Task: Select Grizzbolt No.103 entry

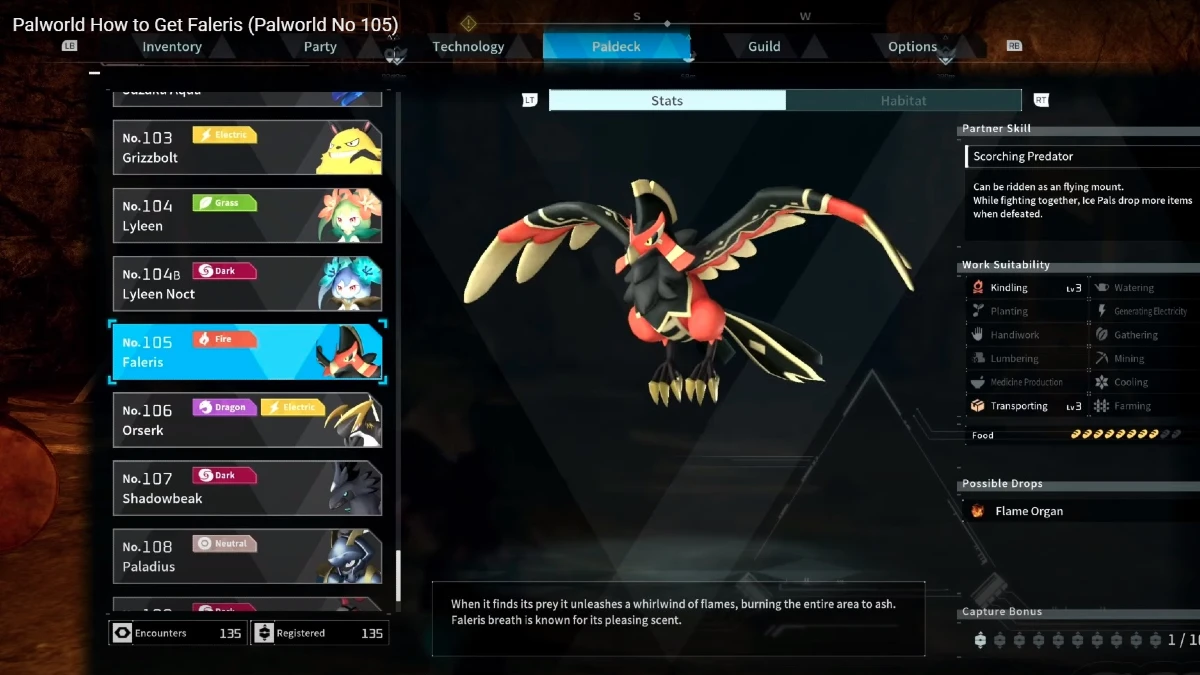Action: click(246, 147)
